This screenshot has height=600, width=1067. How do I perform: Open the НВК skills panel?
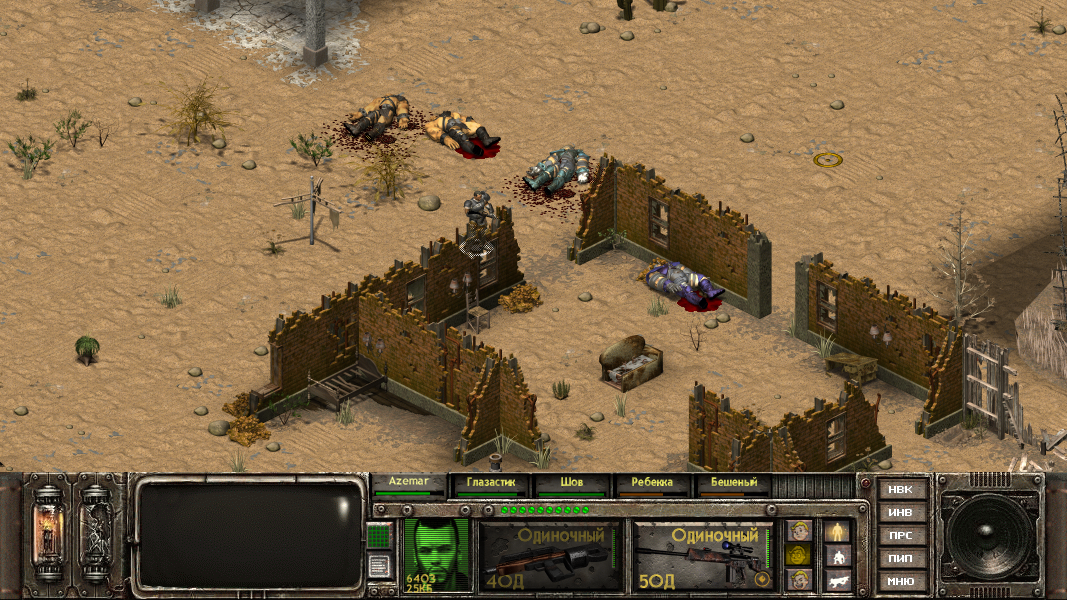click(x=900, y=490)
